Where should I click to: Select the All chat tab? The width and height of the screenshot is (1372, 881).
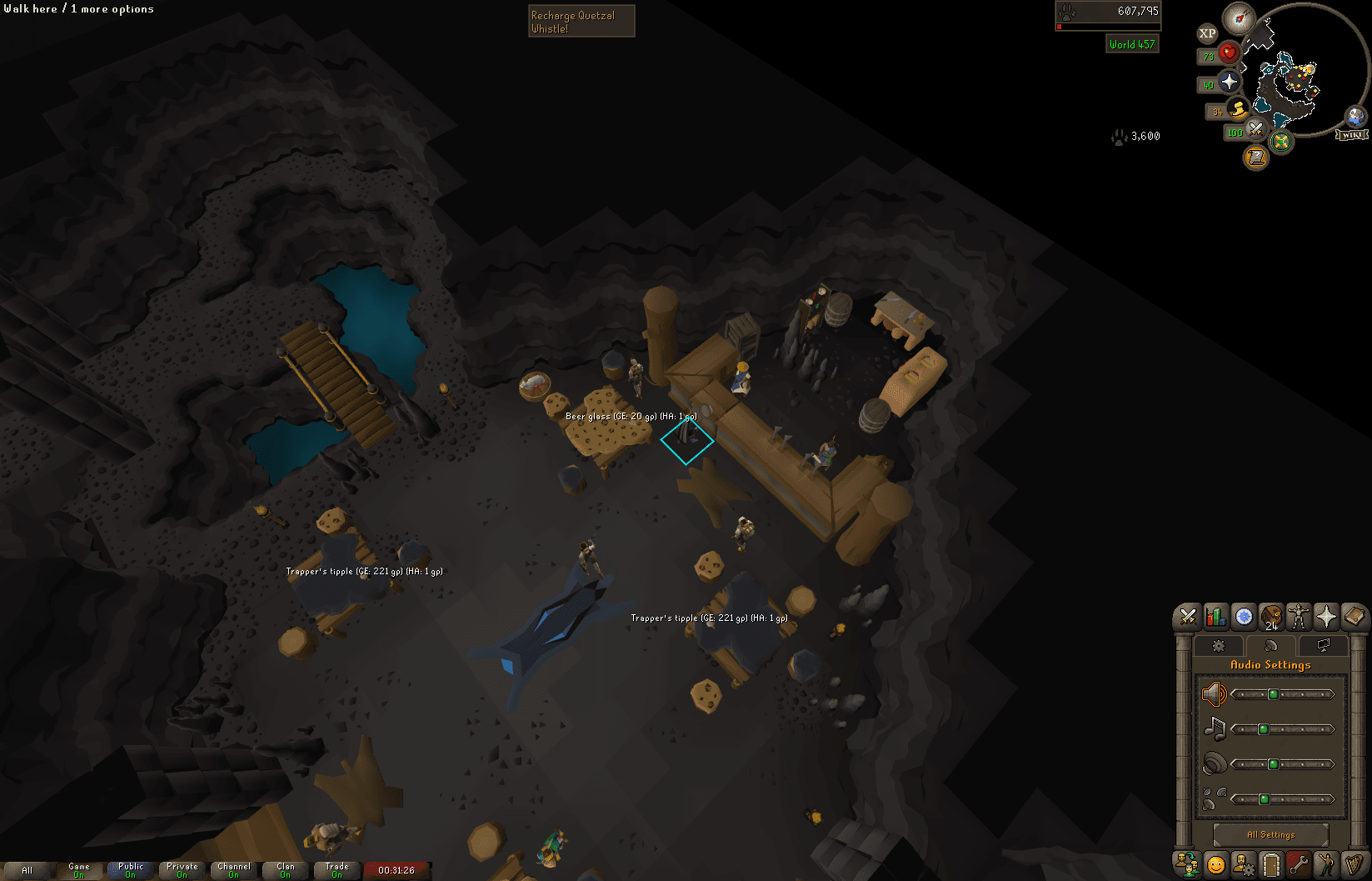click(x=27, y=869)
